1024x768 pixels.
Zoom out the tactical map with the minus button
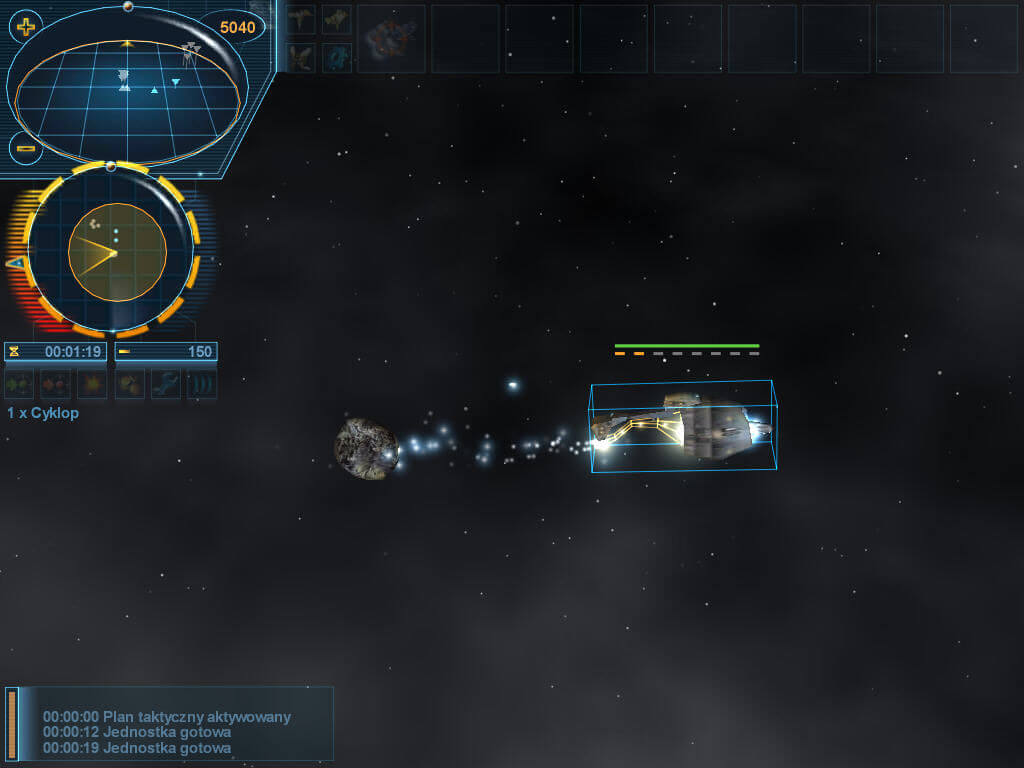pyautogui.click(x=26, y=149)
